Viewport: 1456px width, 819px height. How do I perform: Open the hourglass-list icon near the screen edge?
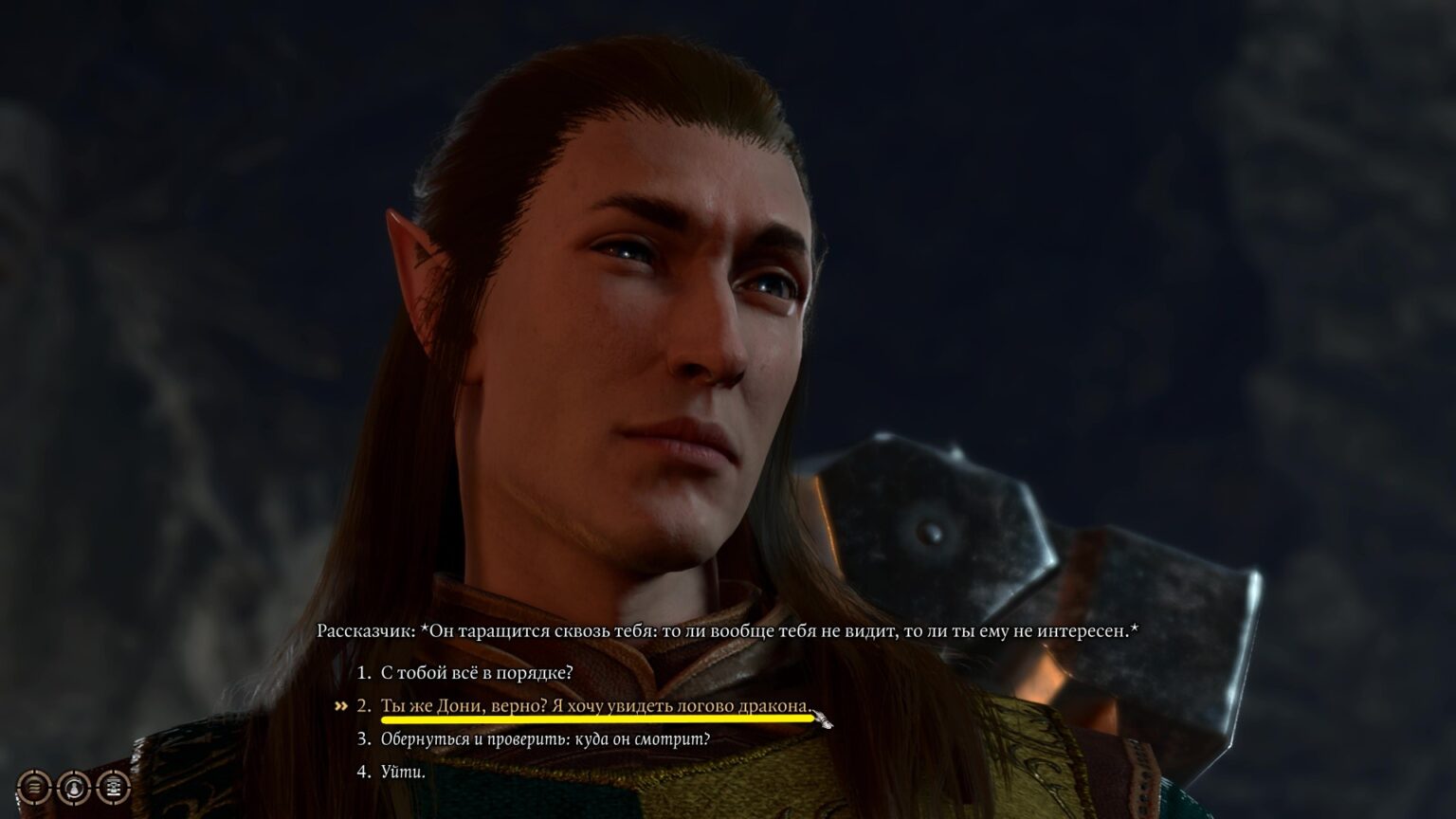pyautogui.click(x=114, y=787)
